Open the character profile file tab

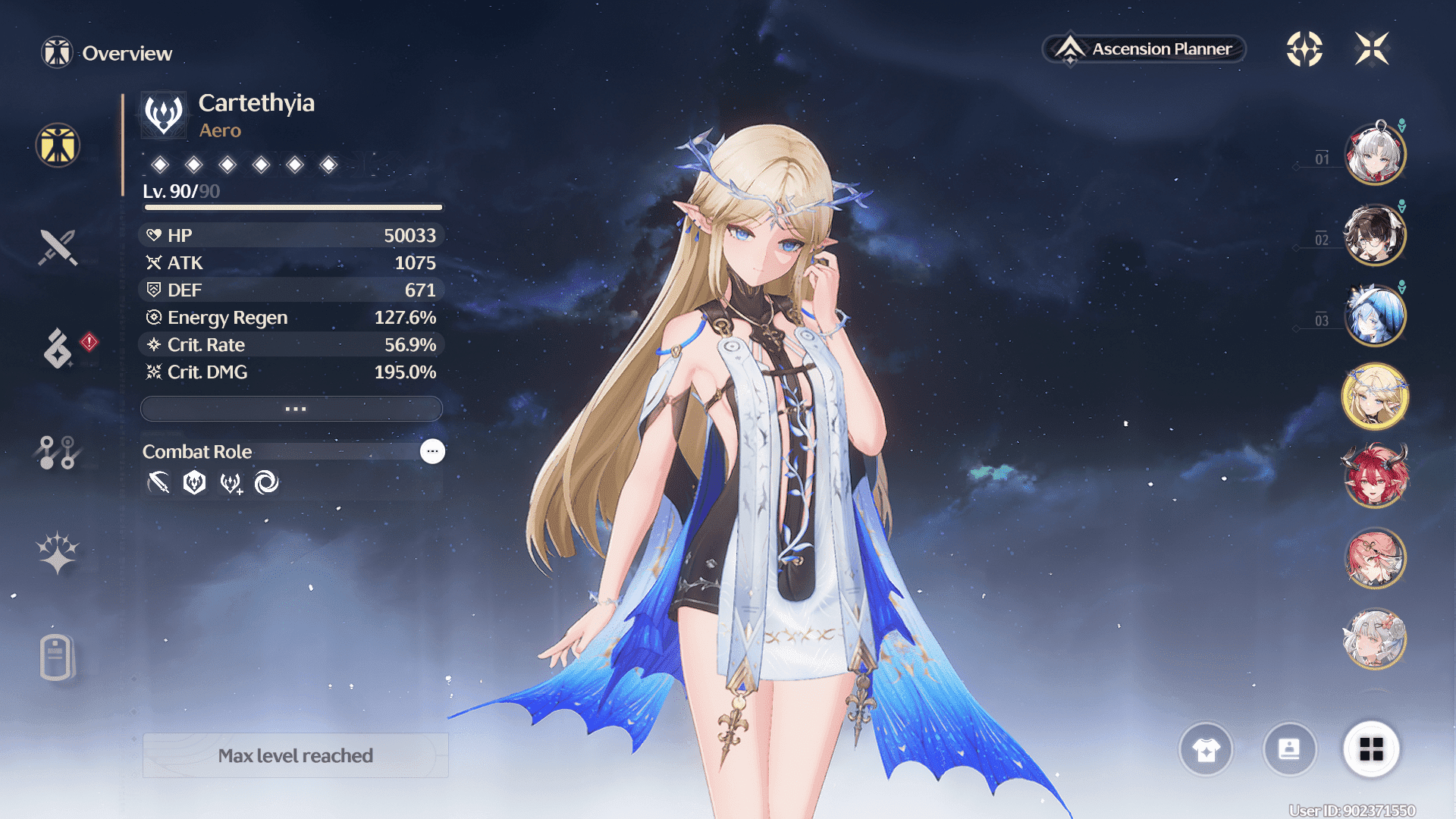(x=57, y=657)
